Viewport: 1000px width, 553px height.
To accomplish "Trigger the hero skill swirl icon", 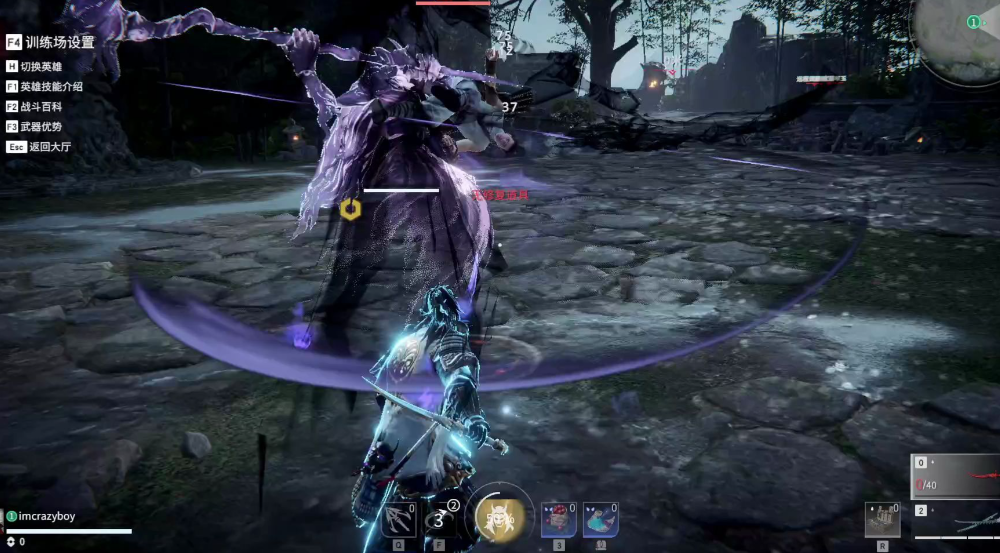I will point(440,520).
